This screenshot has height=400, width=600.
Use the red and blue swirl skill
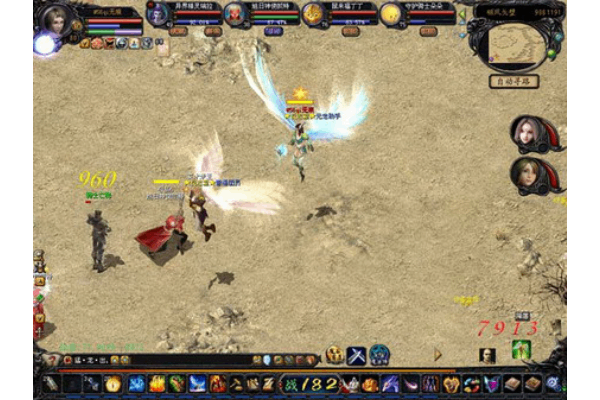[x=473, y=383]
